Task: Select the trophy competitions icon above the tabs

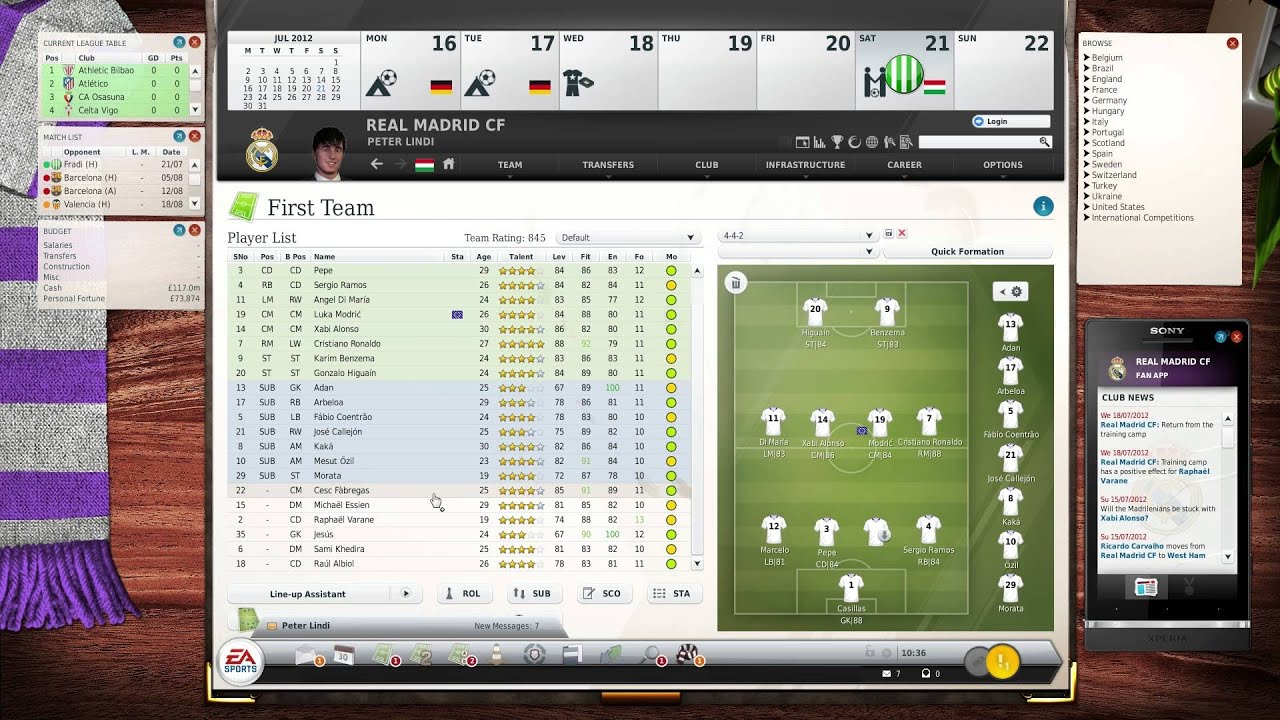Action: (836, 142)
